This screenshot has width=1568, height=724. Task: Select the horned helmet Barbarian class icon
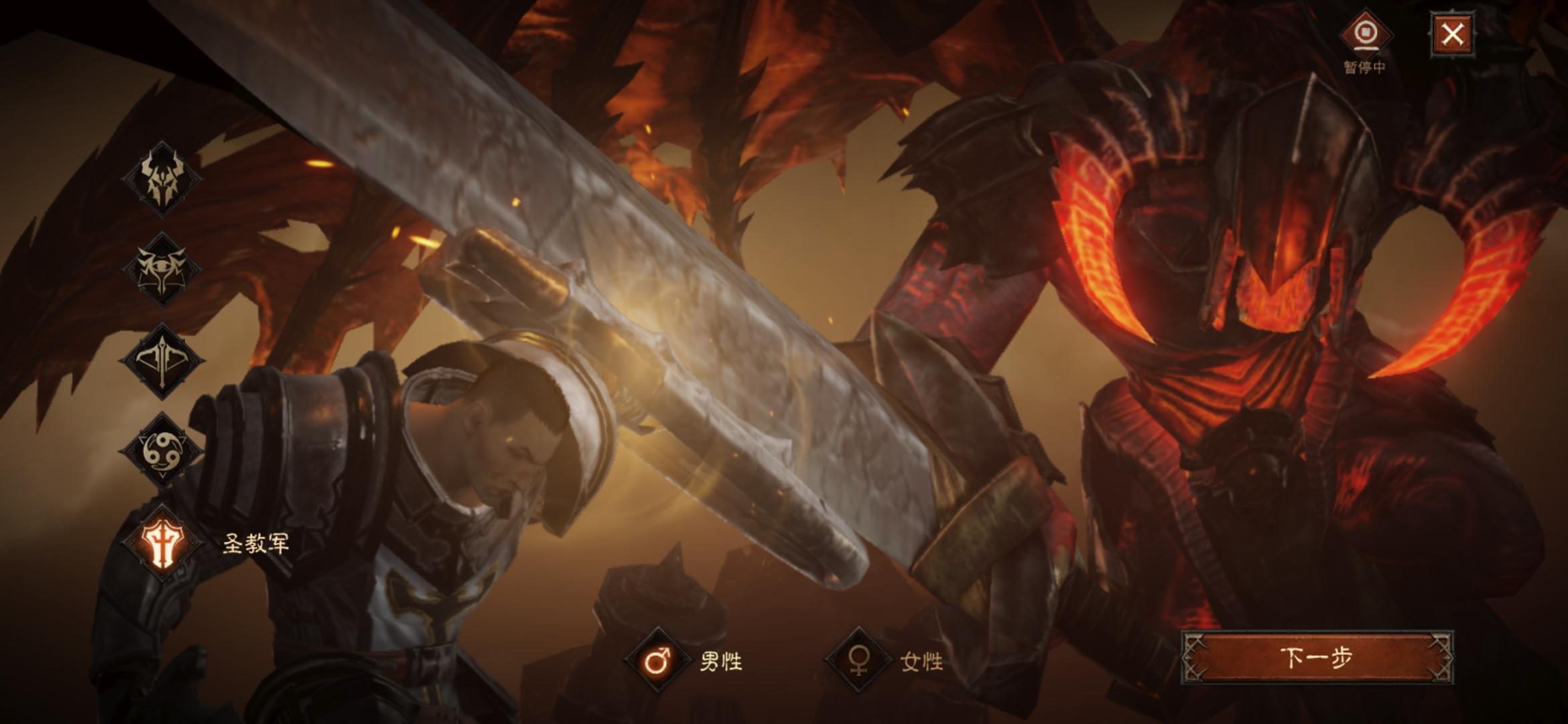click(x=161, y=179)
